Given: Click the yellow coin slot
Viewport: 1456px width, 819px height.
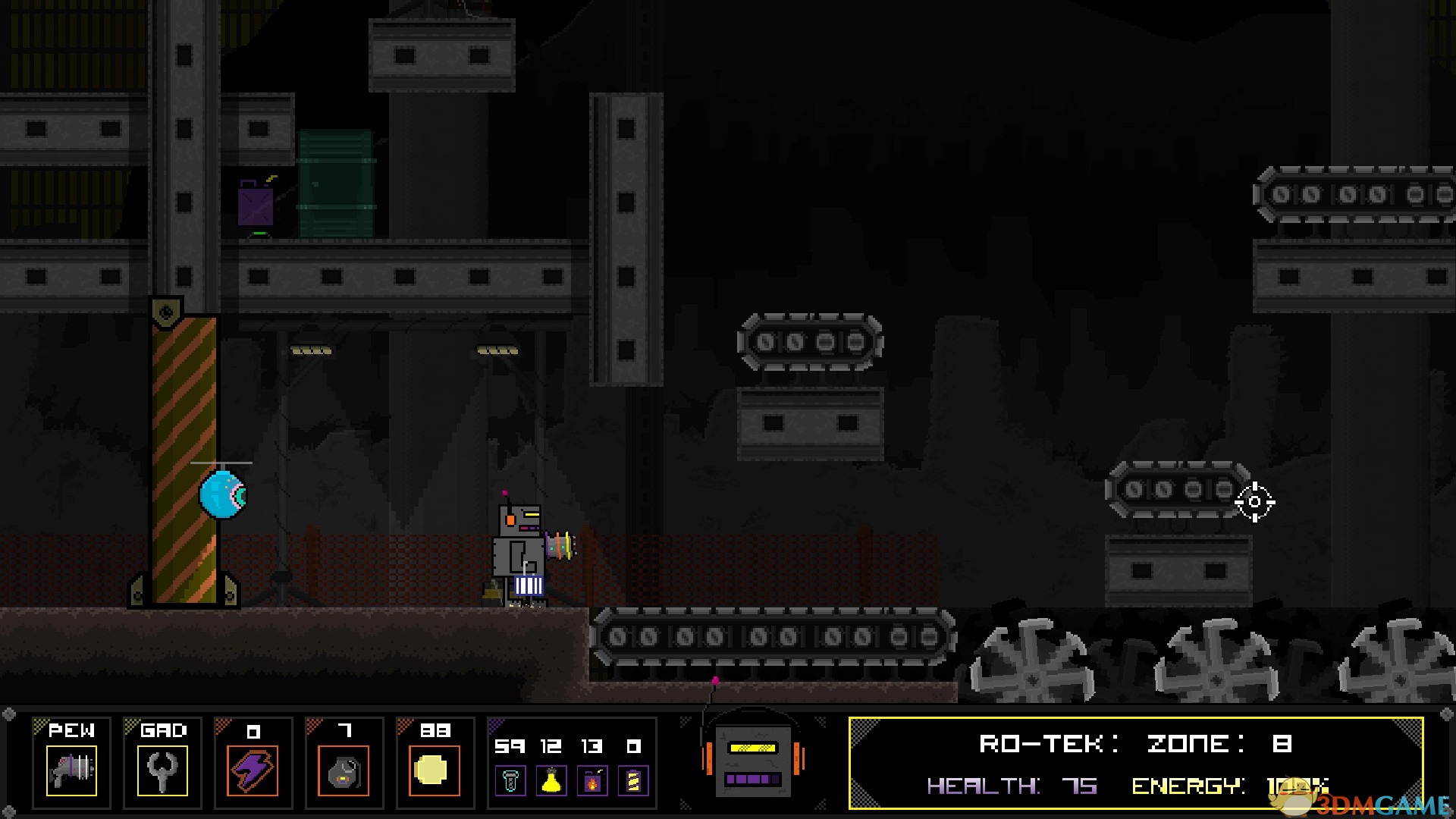Looking at the screenshot, I should [434, 770].
